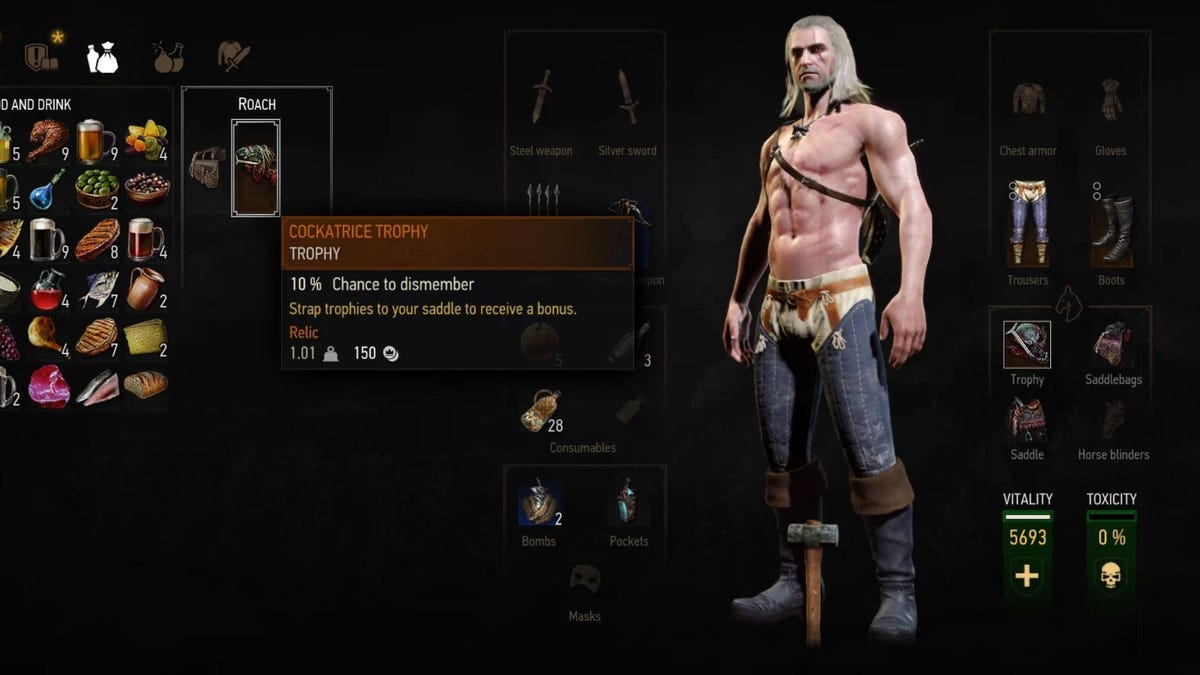Select the Cockatrice Trophy in Roach's panel

(255, 166)
